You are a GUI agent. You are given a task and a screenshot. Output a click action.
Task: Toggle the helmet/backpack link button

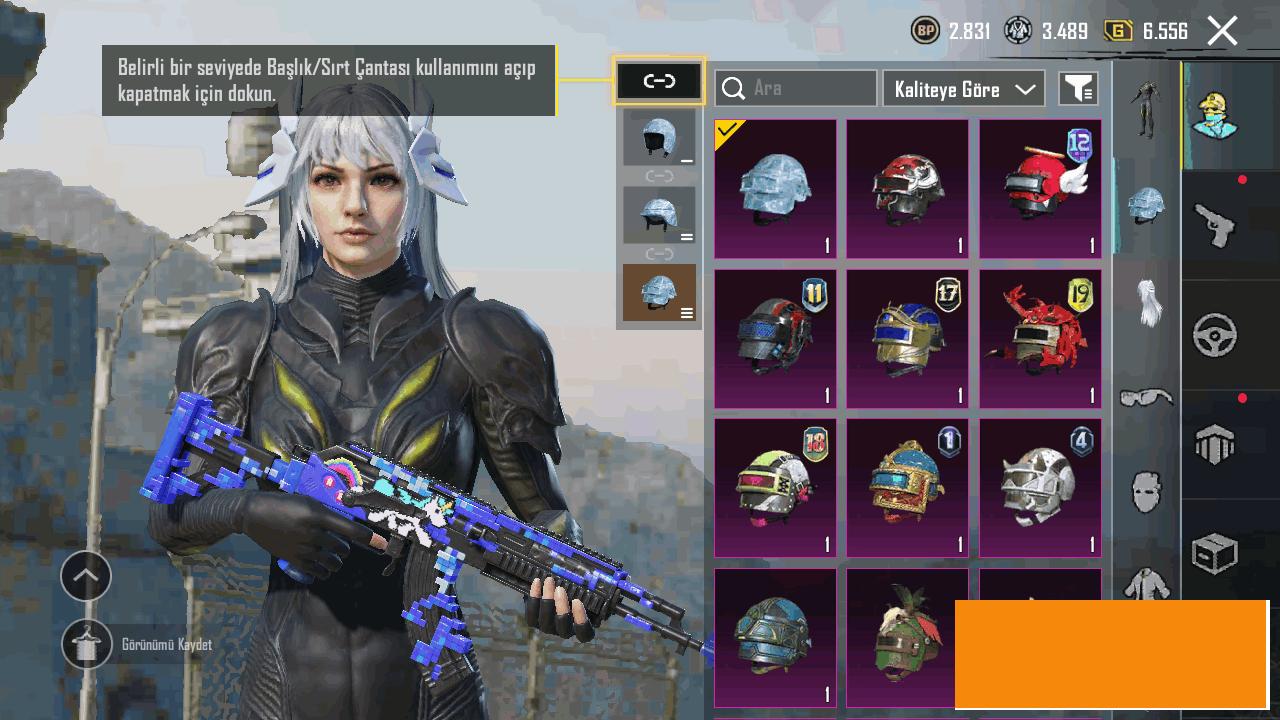(659, 81)
